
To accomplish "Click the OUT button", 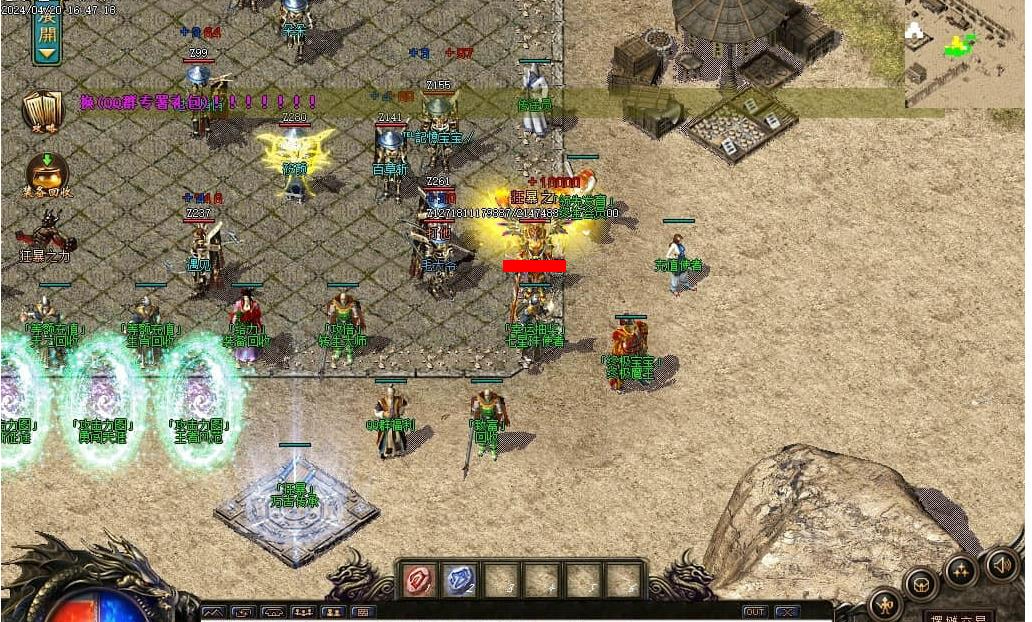I will (755, 611).
